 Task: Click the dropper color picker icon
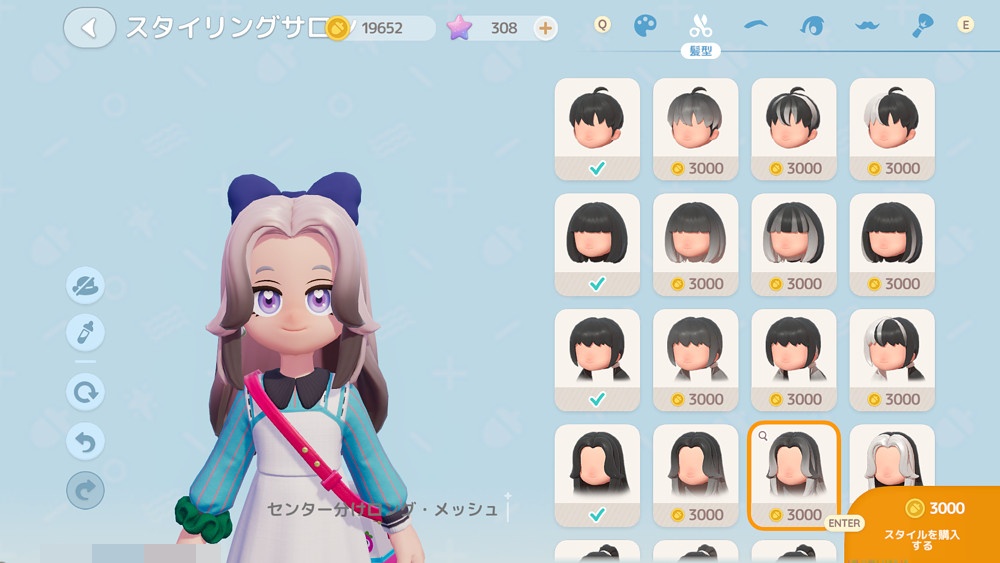[x=85, y=333]
